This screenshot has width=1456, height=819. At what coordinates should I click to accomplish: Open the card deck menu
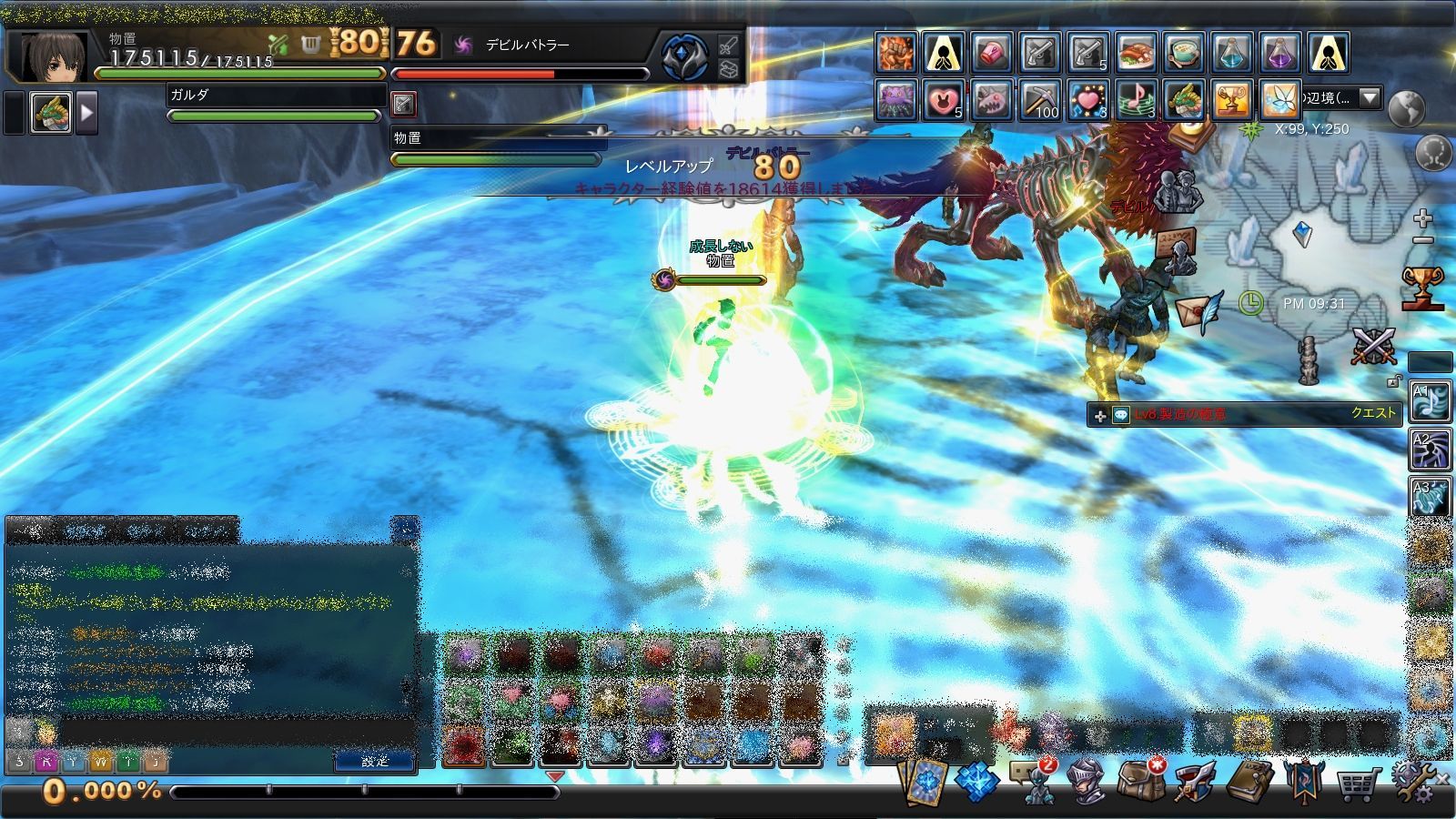924,781
